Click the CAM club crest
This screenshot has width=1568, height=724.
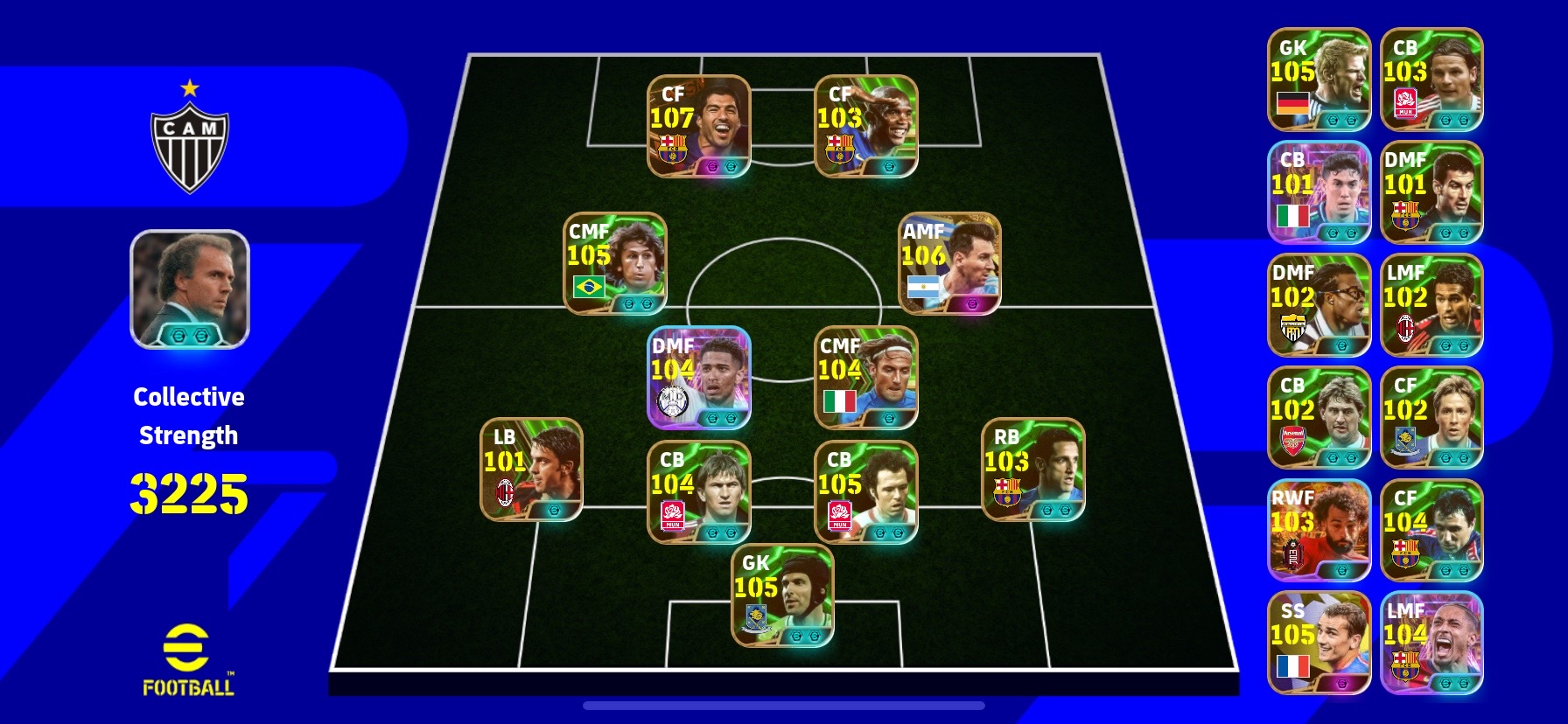190,140
